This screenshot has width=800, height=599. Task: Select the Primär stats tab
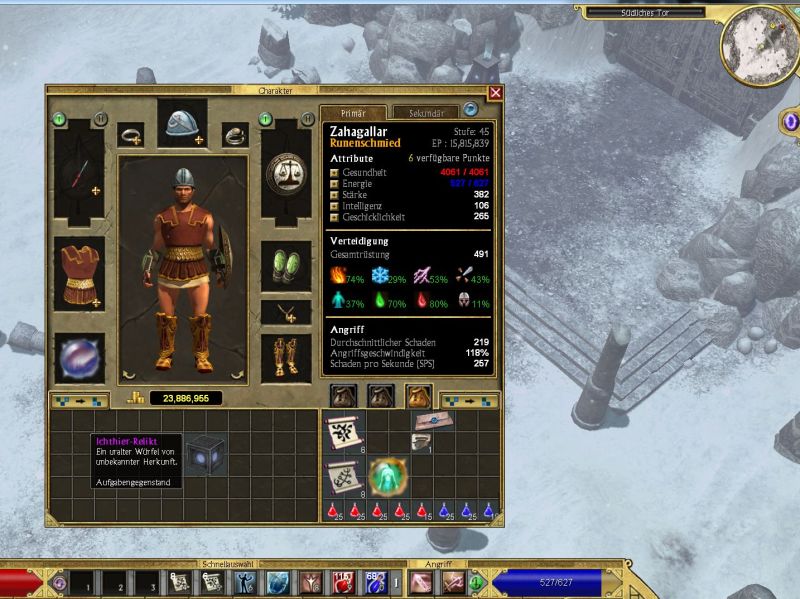[352, 113]
